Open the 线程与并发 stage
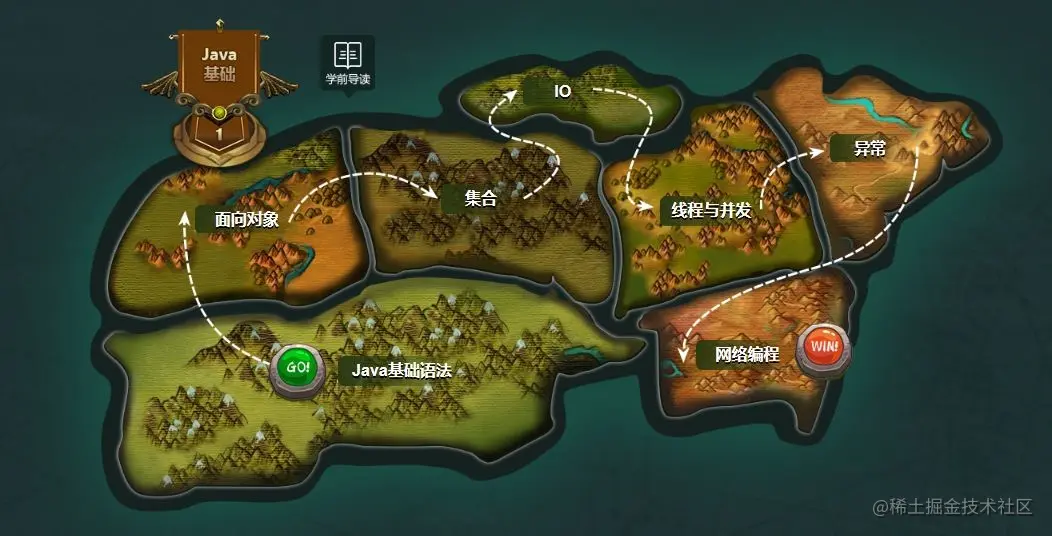Image resolution: width=1052 pixels, height=536 pixels. click(711, 210)
